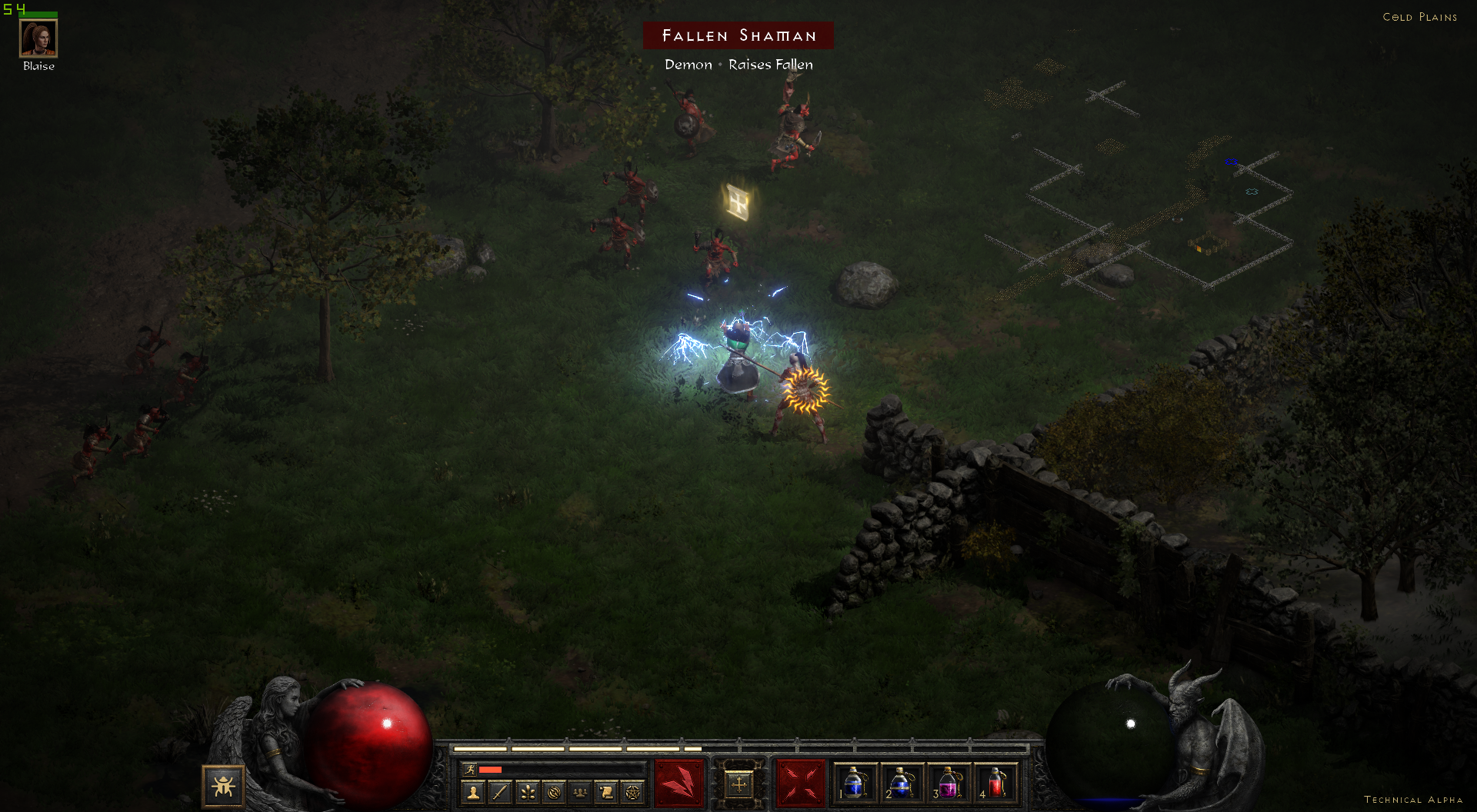This screenshot has width=1477, height=812.
Task: Open the quest log scroll icon
Action: coord(606,791)
